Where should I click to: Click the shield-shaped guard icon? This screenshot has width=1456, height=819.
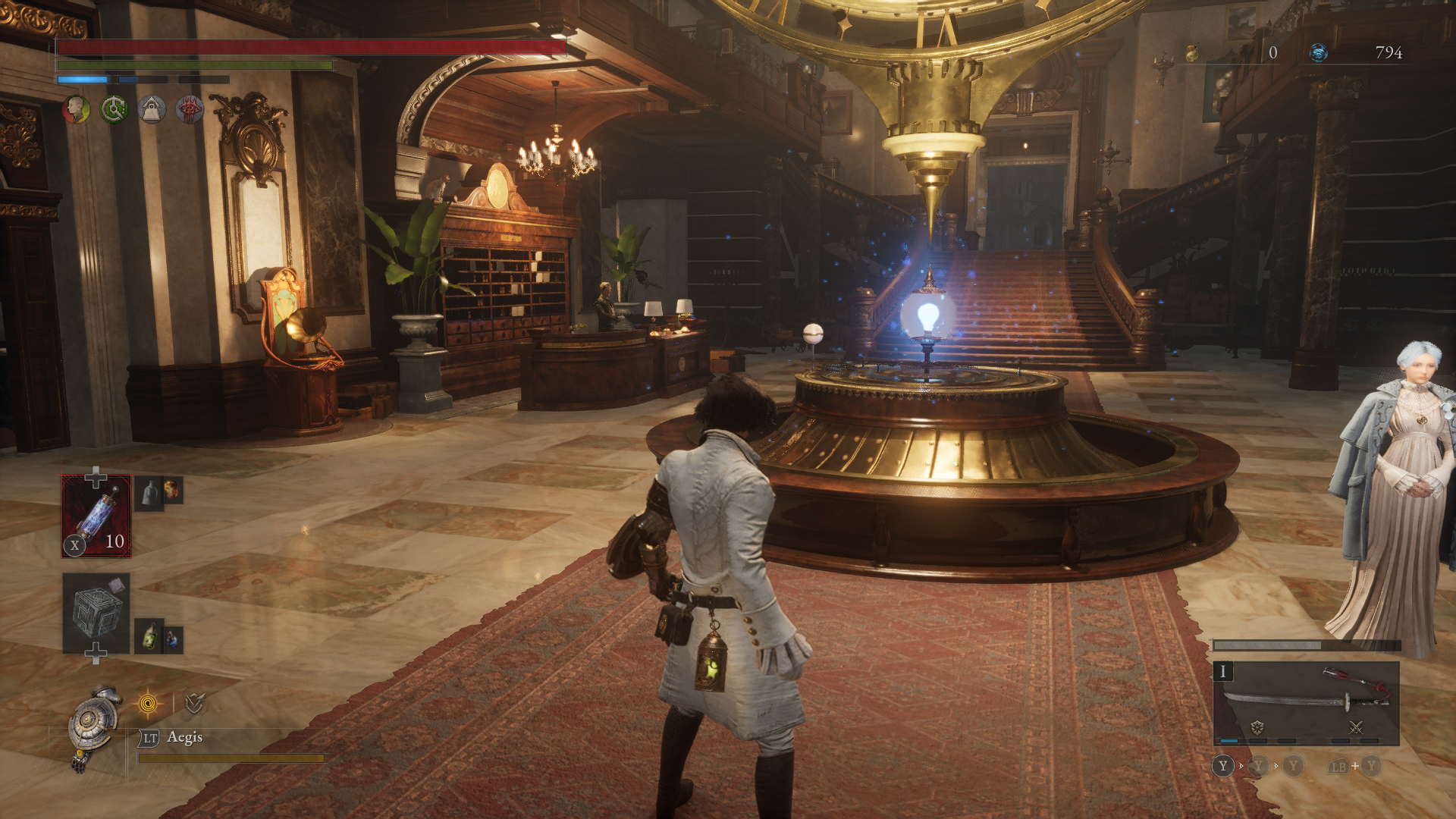click(x=194, y=704)
